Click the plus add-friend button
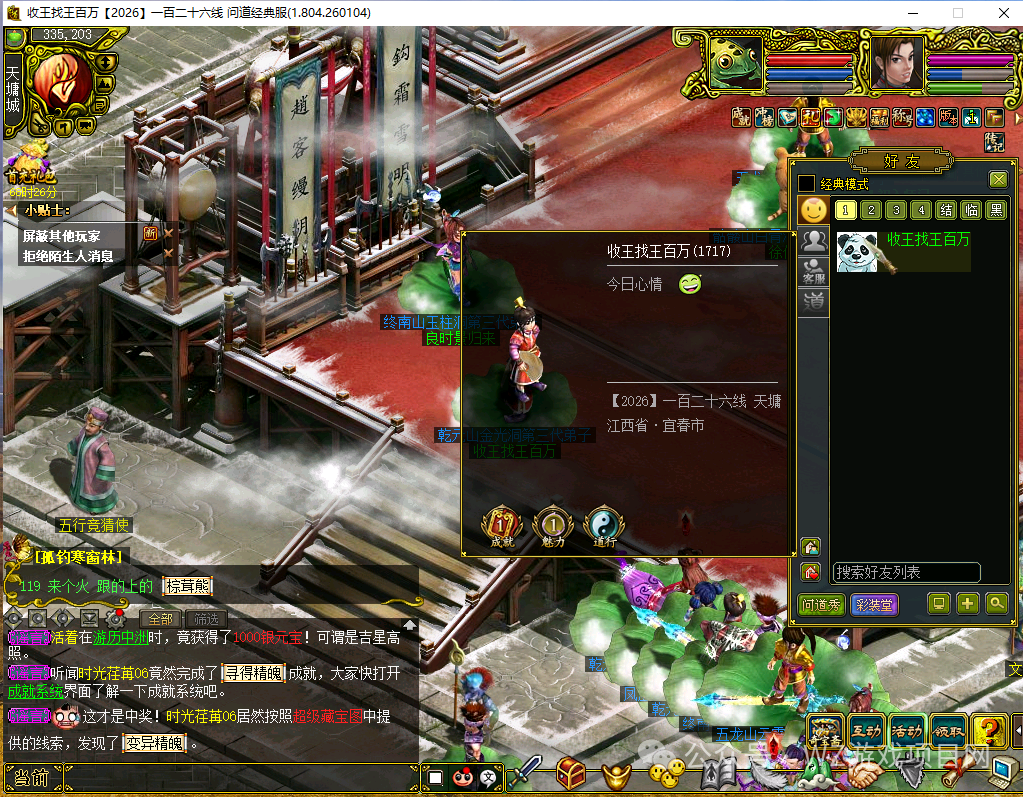The height and width of the screenshot is (797, 1023). pos(967,603)
